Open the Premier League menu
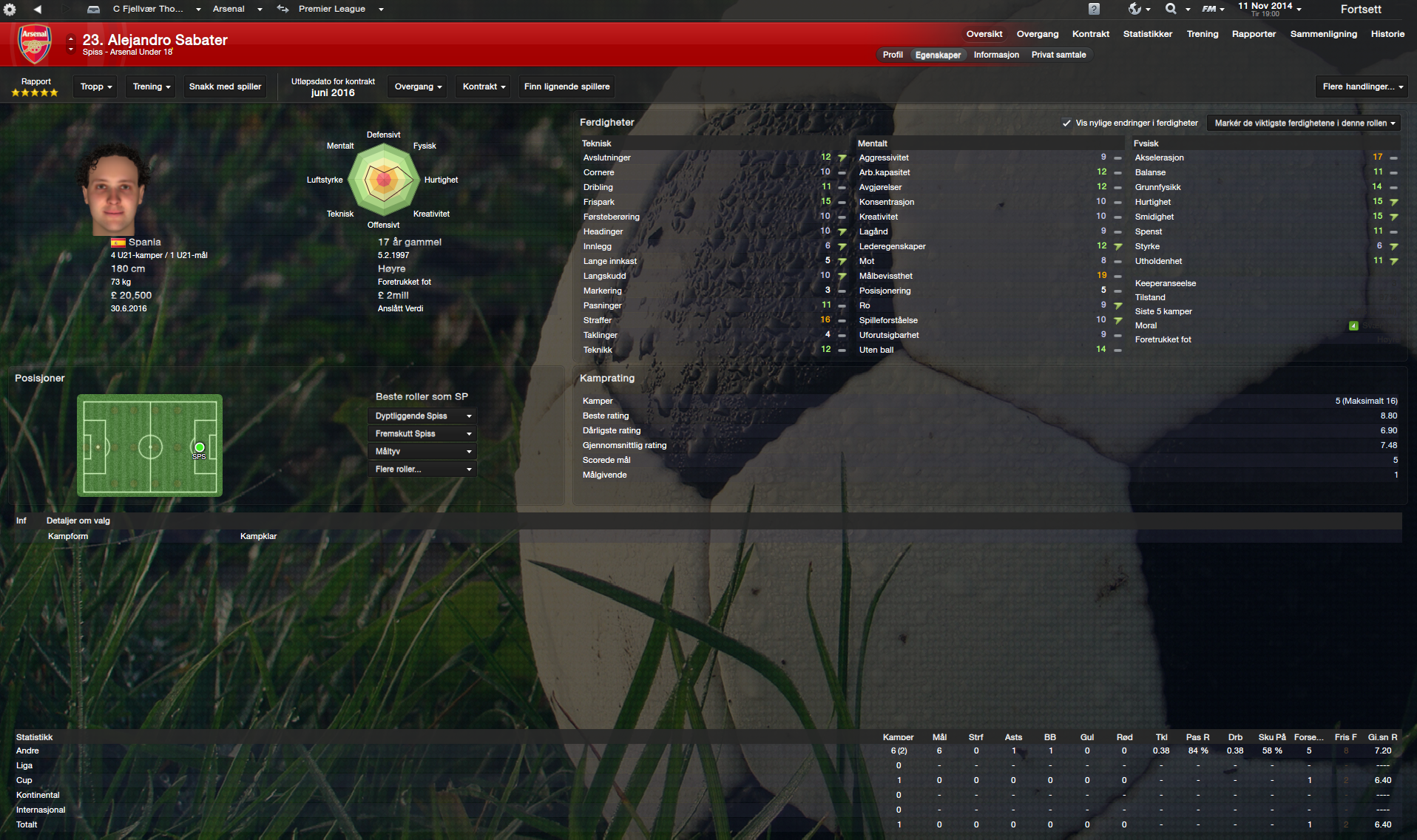Viewport: 1417px width, 840px height. point(340,10)
